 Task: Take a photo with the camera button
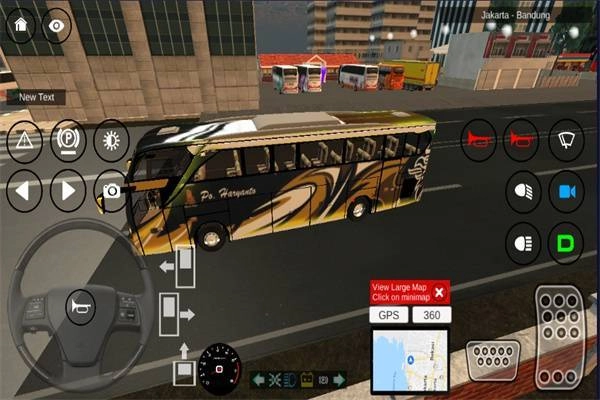click(112, 190)
